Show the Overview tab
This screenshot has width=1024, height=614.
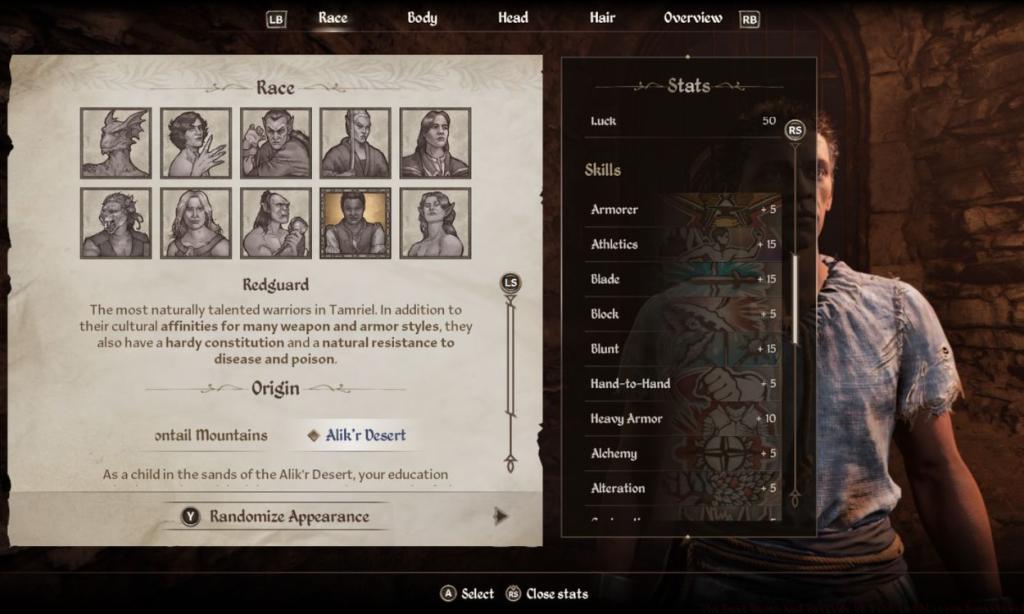(693, 18)
